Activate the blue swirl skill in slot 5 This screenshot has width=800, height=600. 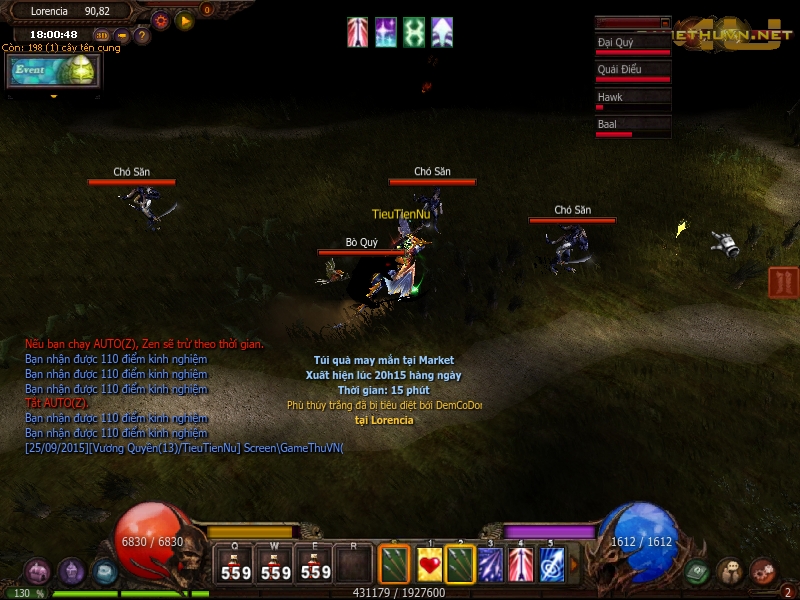(551, 564)
